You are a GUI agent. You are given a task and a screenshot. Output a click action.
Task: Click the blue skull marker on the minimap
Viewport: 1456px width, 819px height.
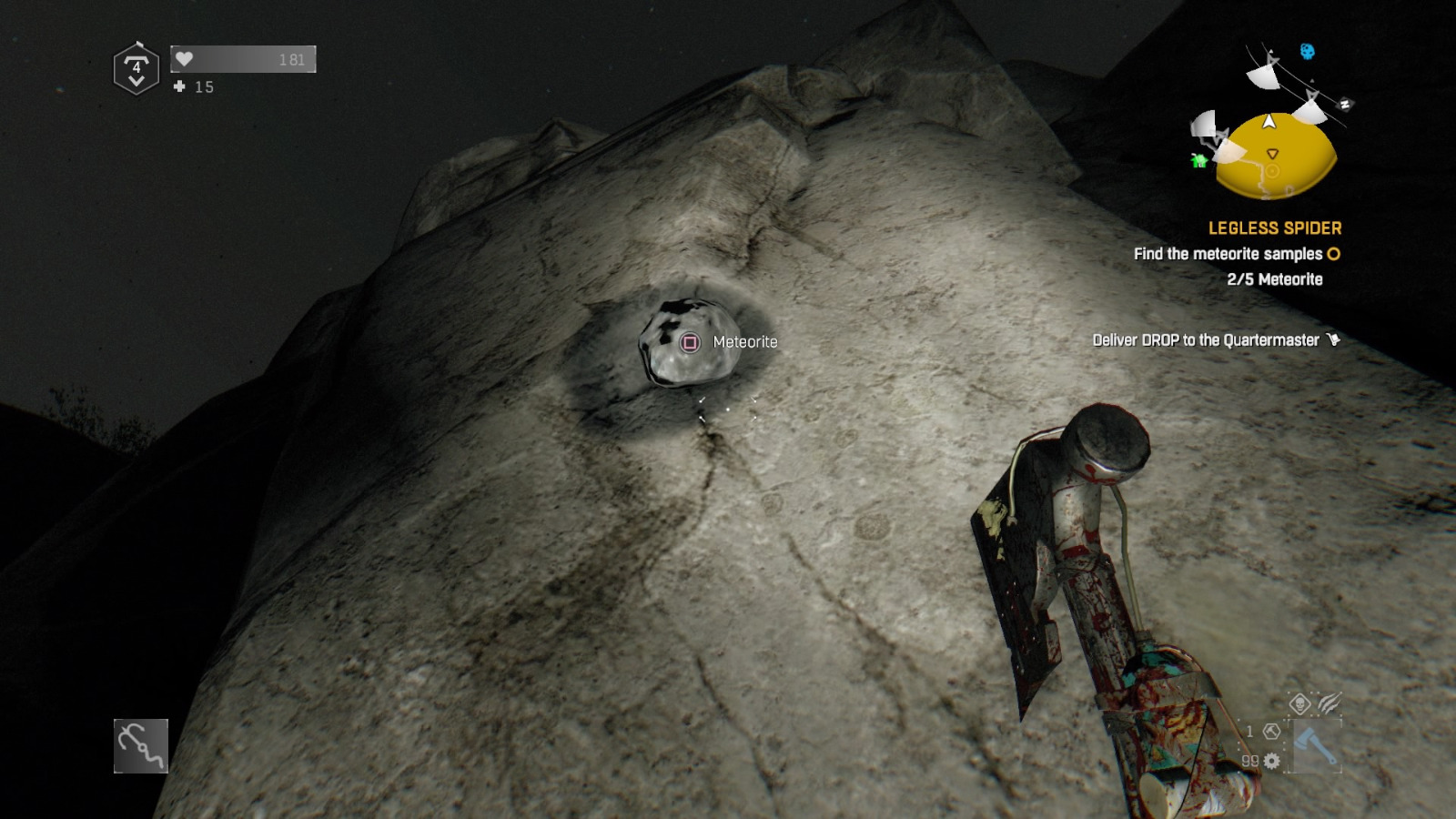[x=1307, y=50]
